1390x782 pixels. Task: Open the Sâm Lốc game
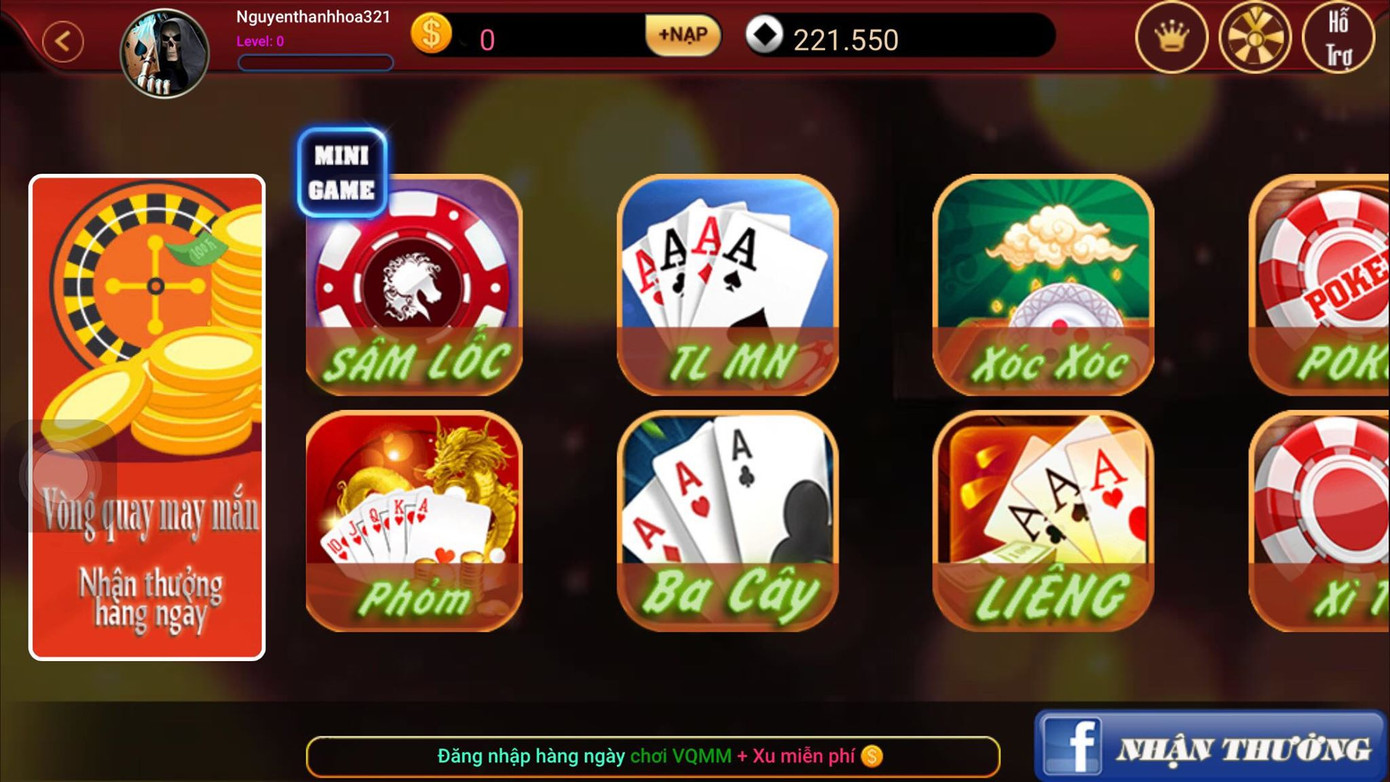coord(413,287)
